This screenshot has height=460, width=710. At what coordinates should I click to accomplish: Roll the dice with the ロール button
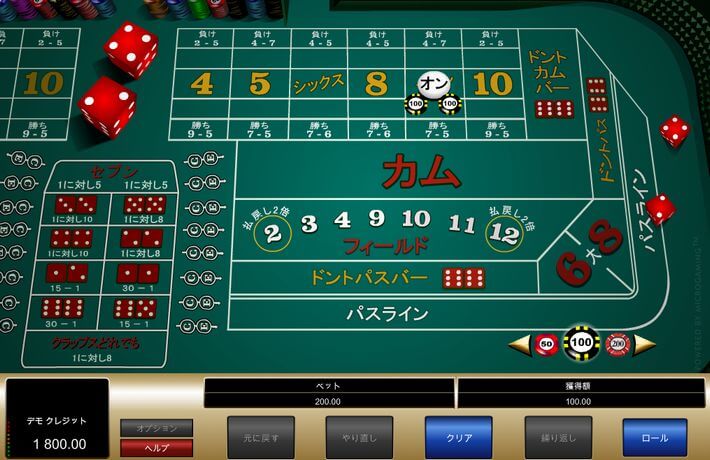pos(654,437)
